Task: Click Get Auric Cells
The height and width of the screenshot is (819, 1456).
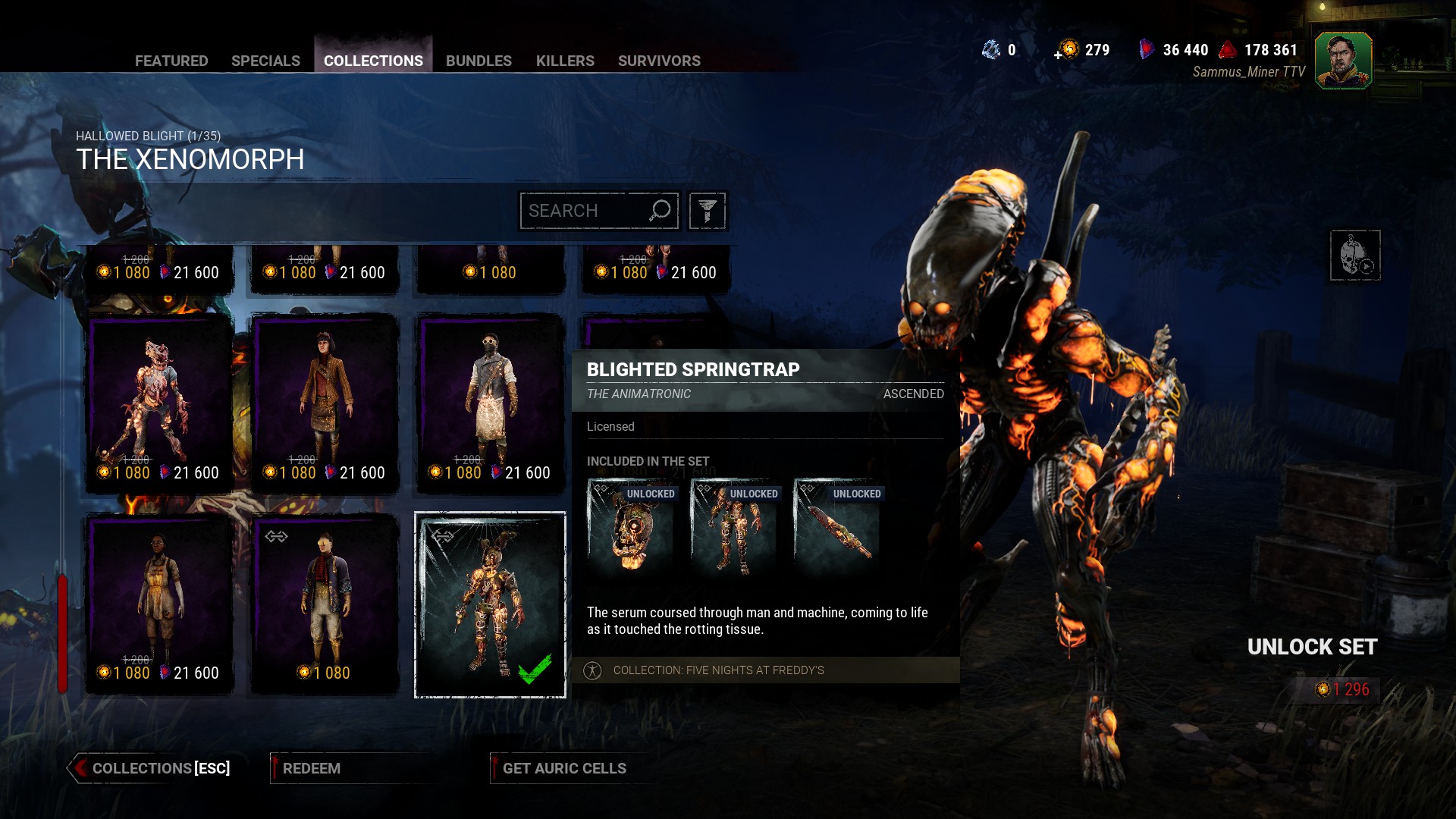Action: tap(564, 768)
